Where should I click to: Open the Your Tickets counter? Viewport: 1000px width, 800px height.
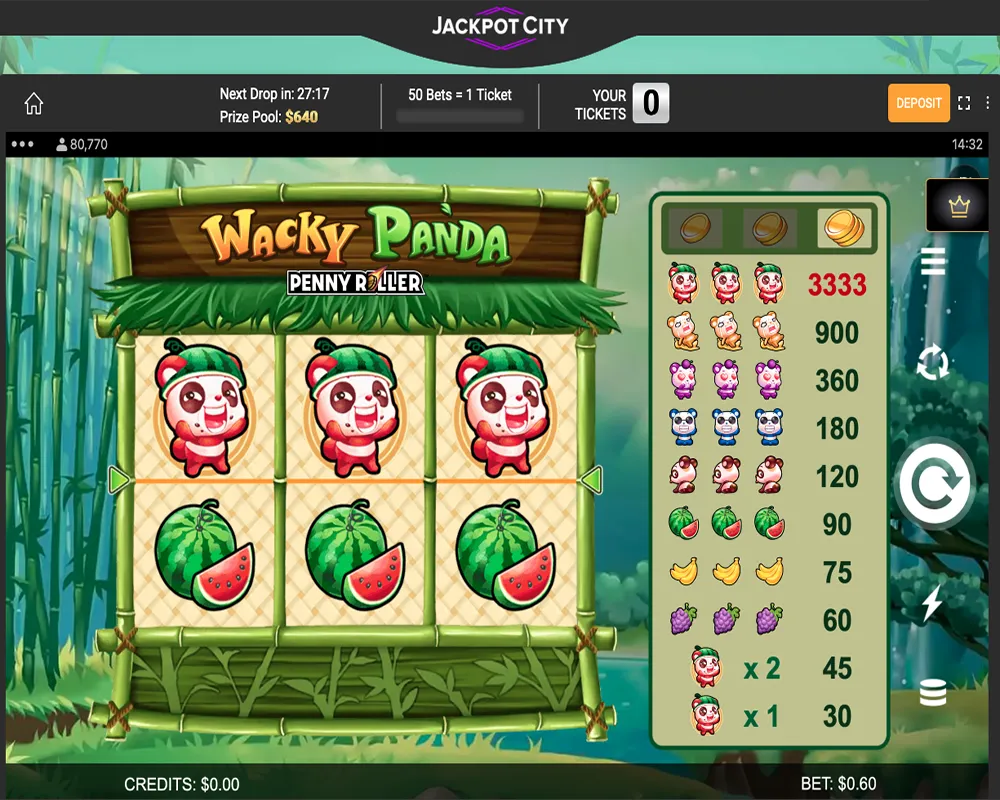tap(650, 103)
